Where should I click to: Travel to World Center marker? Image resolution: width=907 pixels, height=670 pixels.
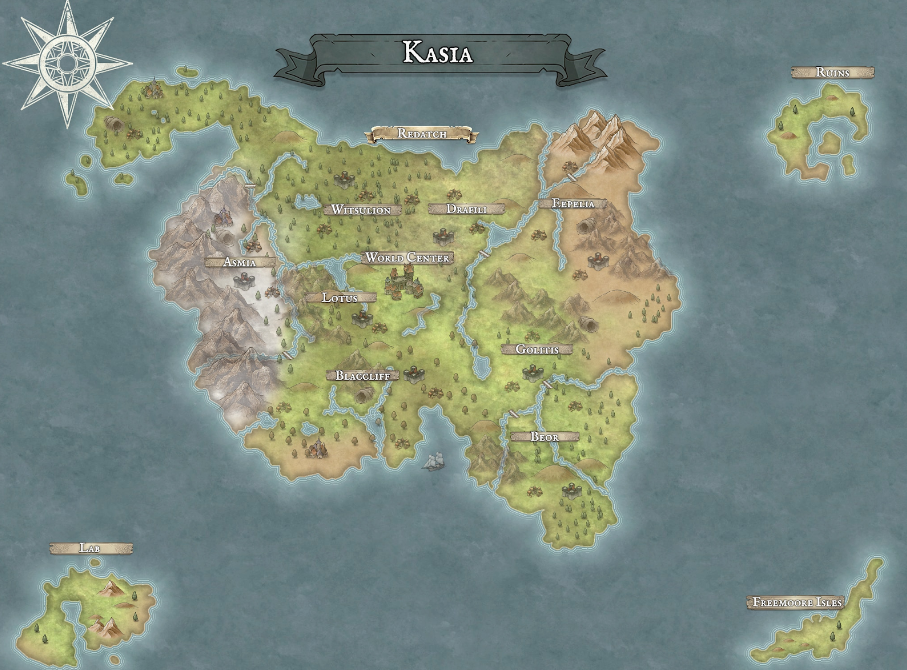tap(408, 258)
